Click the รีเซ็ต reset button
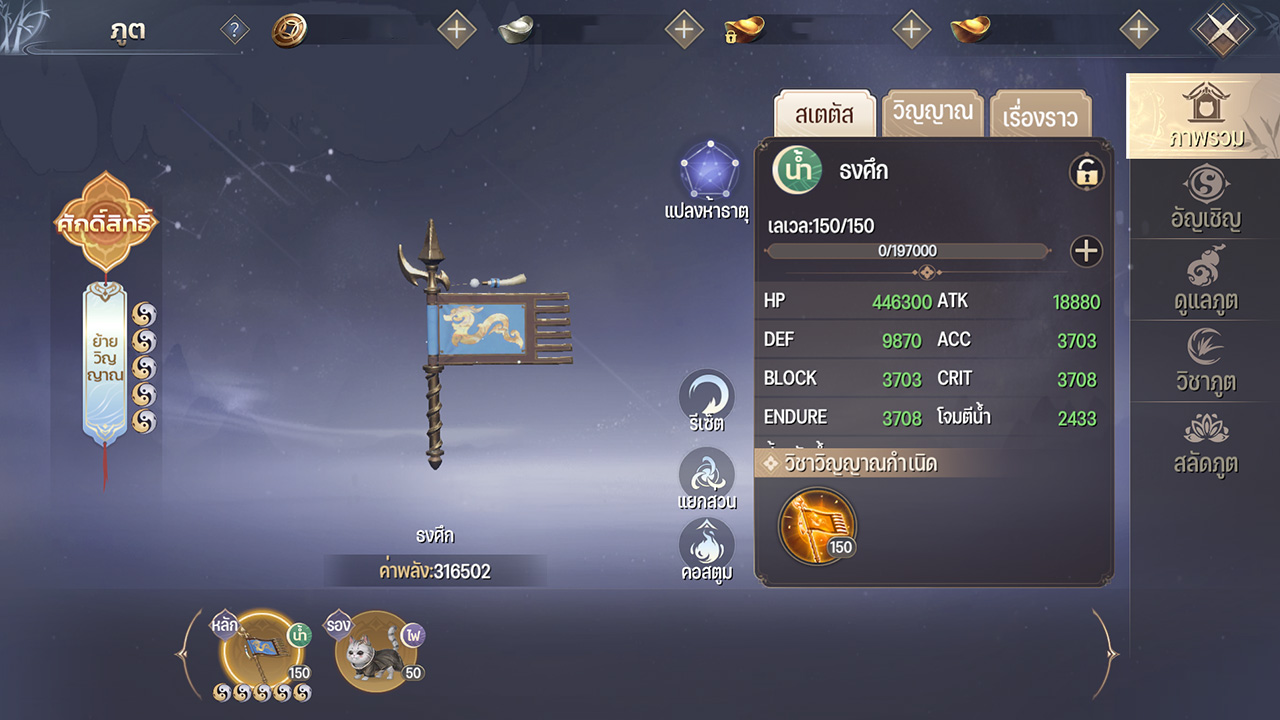Screen dimensions: 1280x720 706,401
